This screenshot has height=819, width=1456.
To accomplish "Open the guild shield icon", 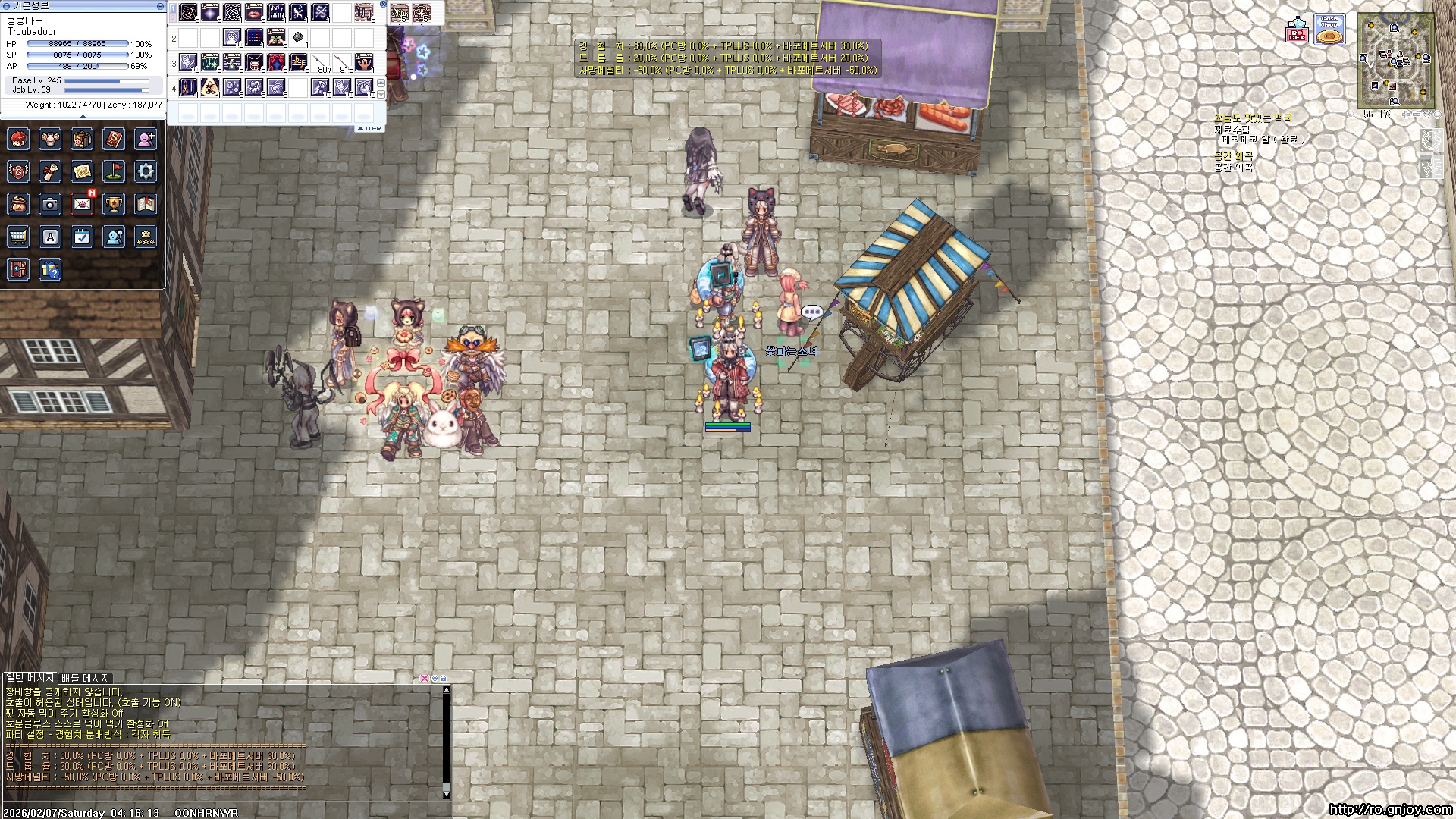I will tap(18, 171).
